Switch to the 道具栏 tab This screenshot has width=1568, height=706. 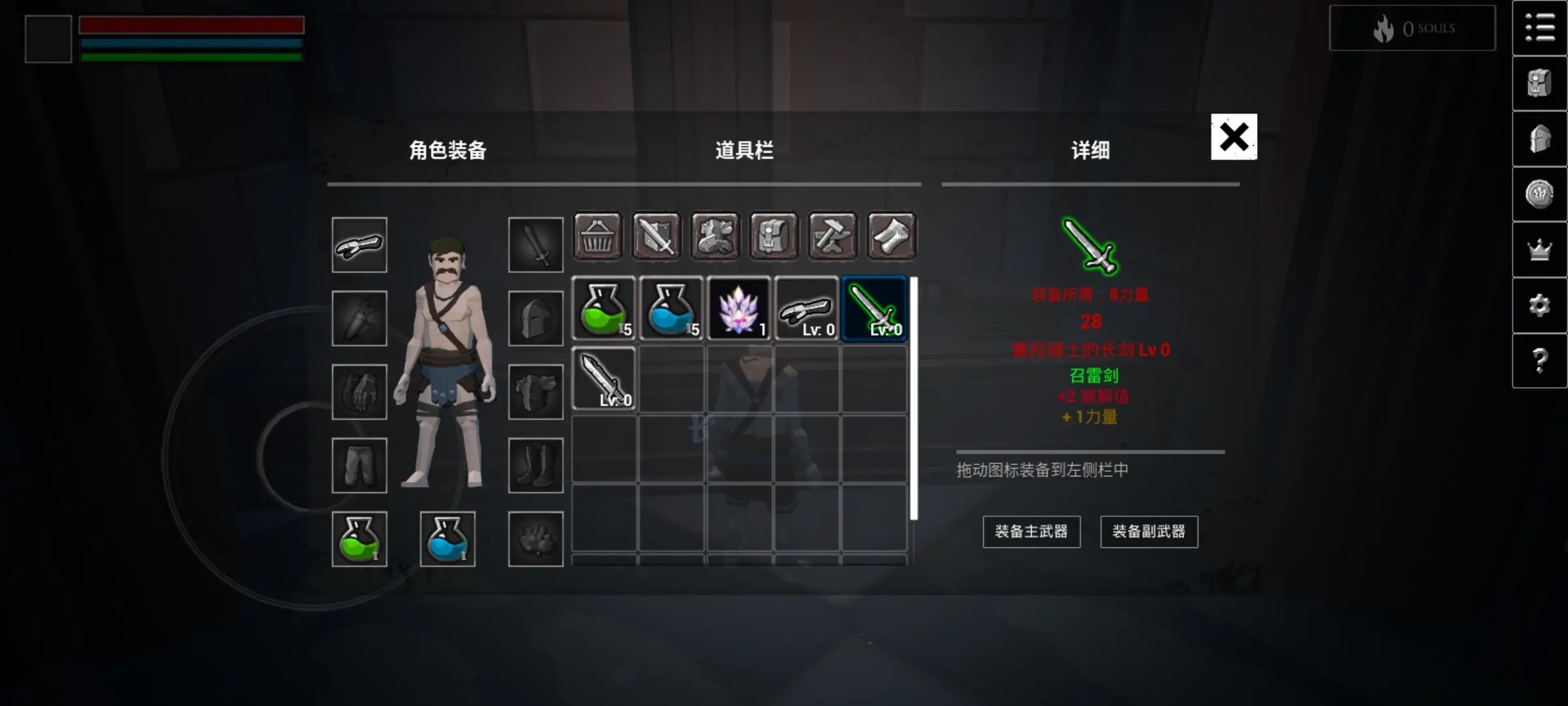[744, 150]
